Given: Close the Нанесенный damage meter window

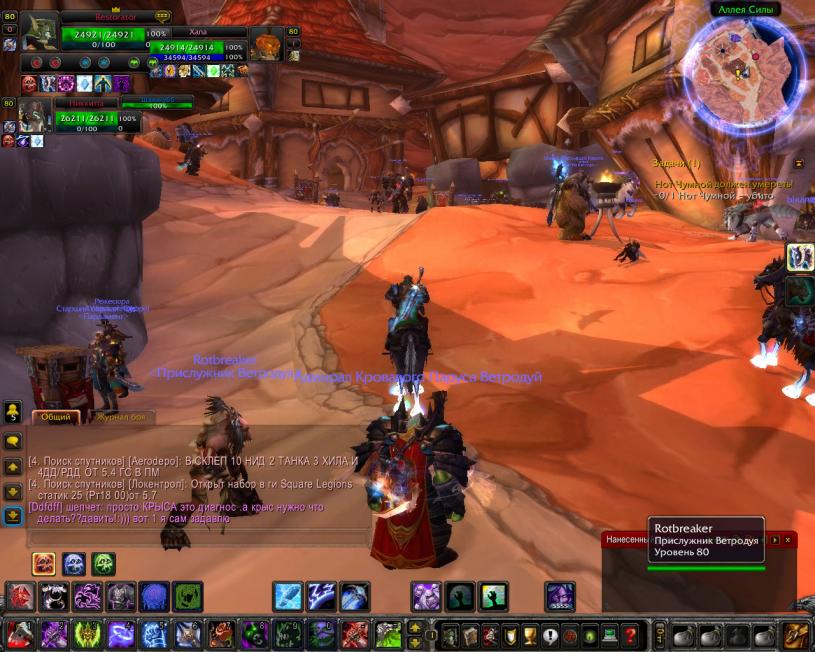Looking at the screenshot, I should 787,539.
